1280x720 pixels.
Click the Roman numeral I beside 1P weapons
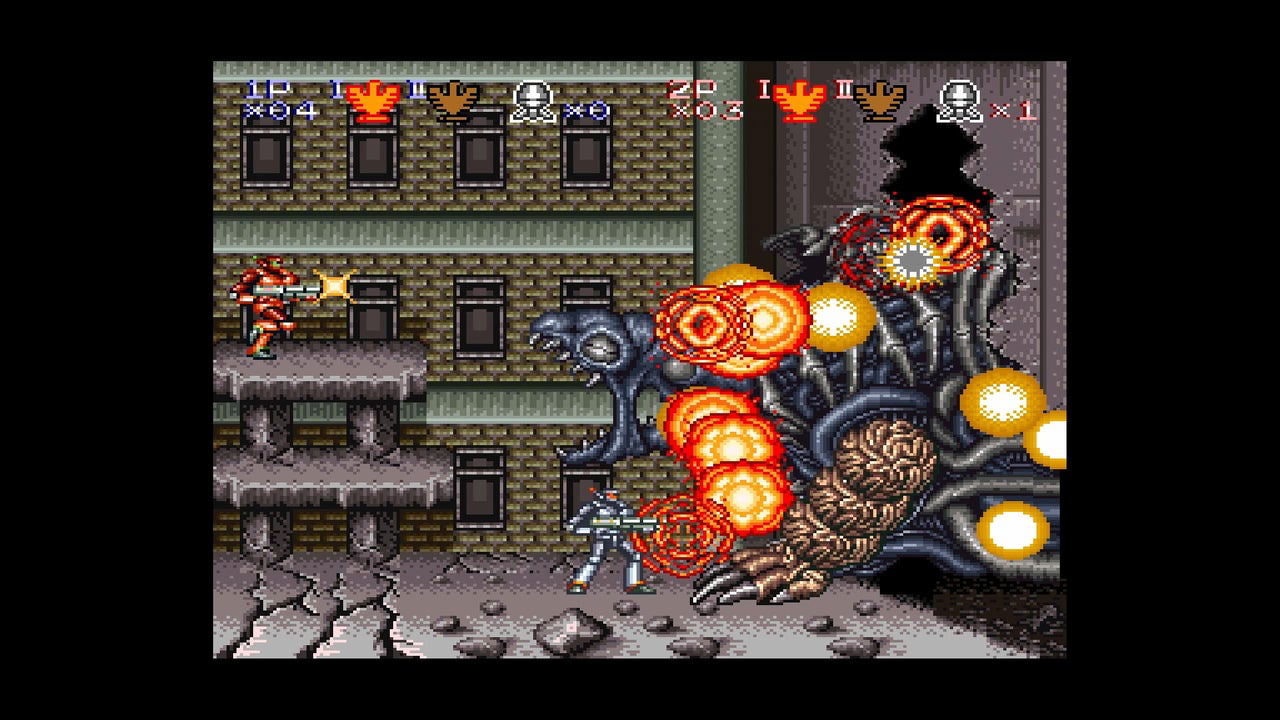334,90
